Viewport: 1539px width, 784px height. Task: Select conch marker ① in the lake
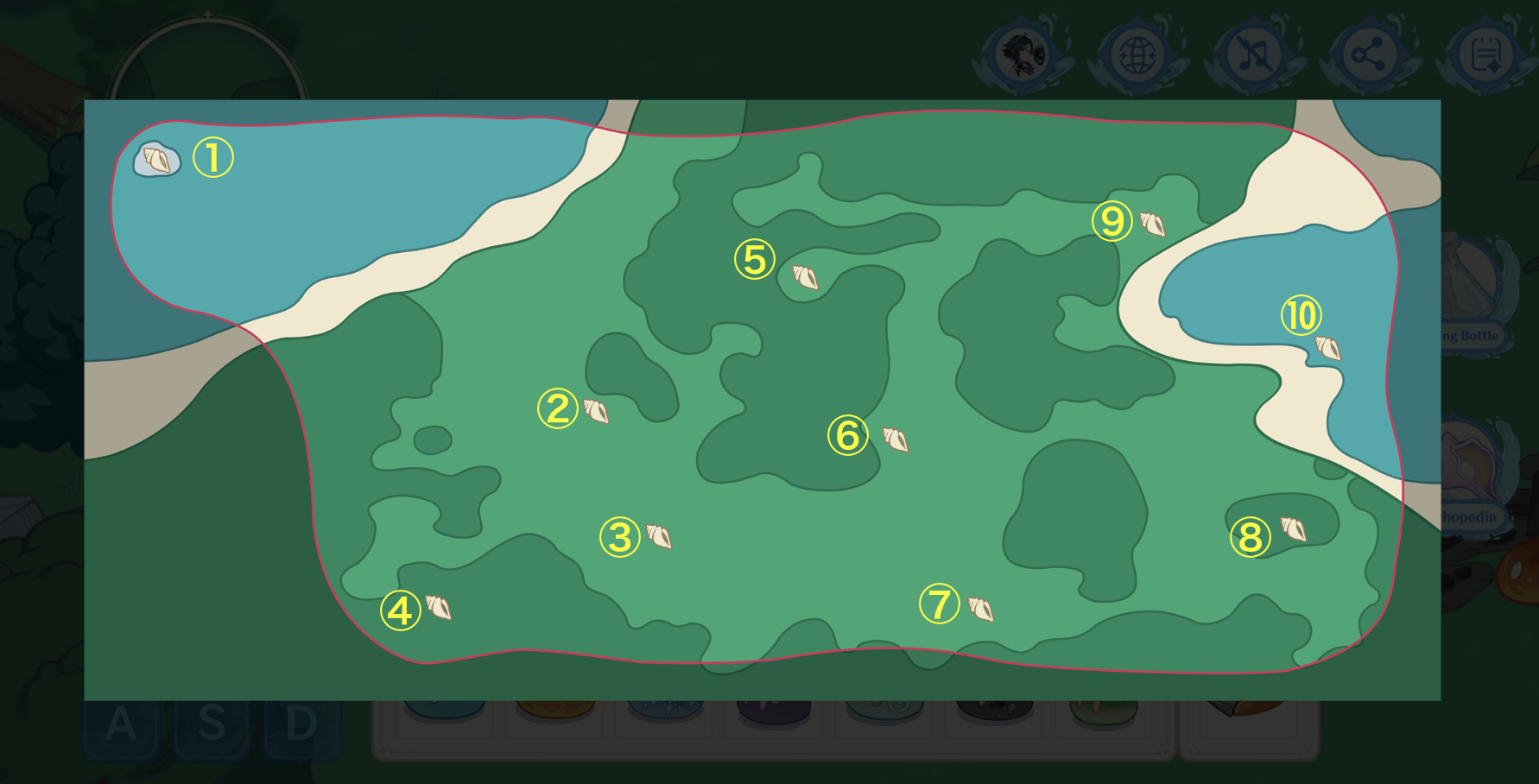[158, 158]
